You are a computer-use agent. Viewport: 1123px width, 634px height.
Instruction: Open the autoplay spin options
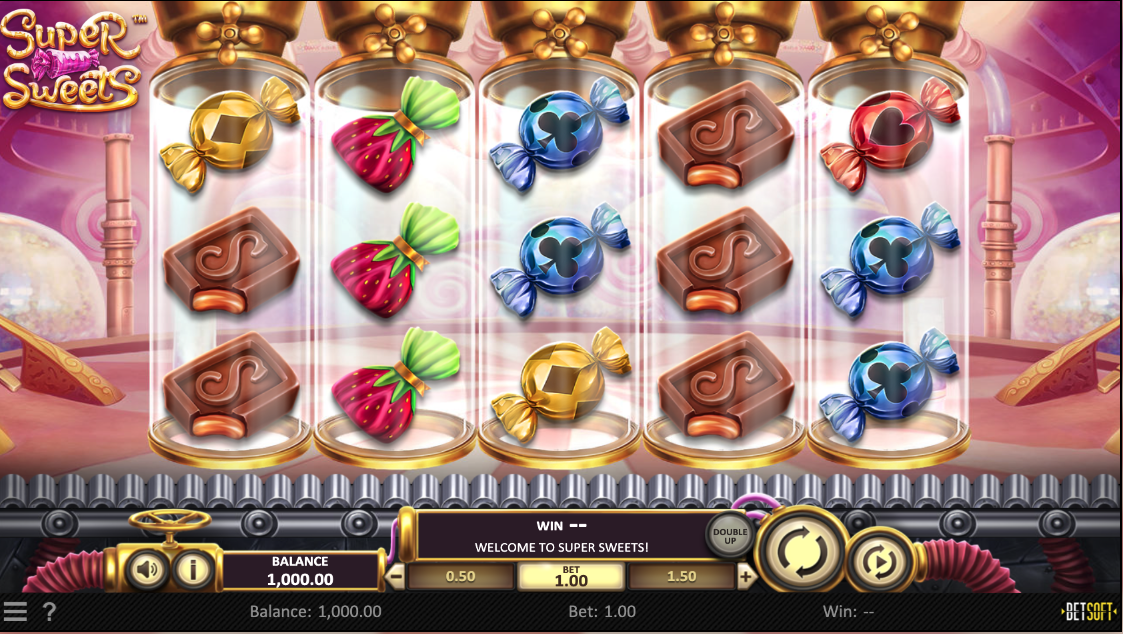click(880, 564)
